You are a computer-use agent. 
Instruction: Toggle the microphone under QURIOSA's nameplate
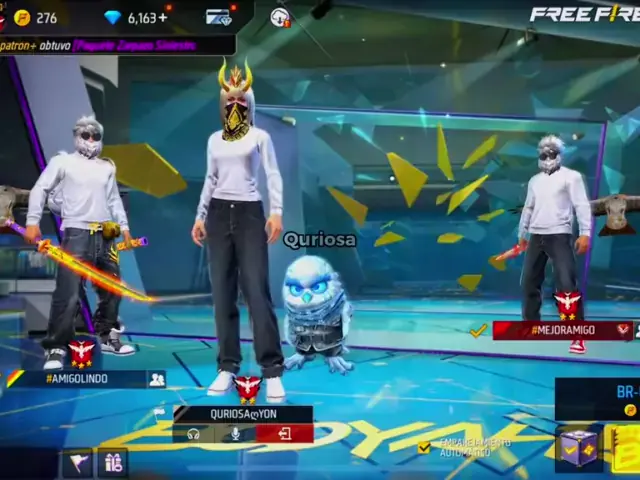point(236,434)
